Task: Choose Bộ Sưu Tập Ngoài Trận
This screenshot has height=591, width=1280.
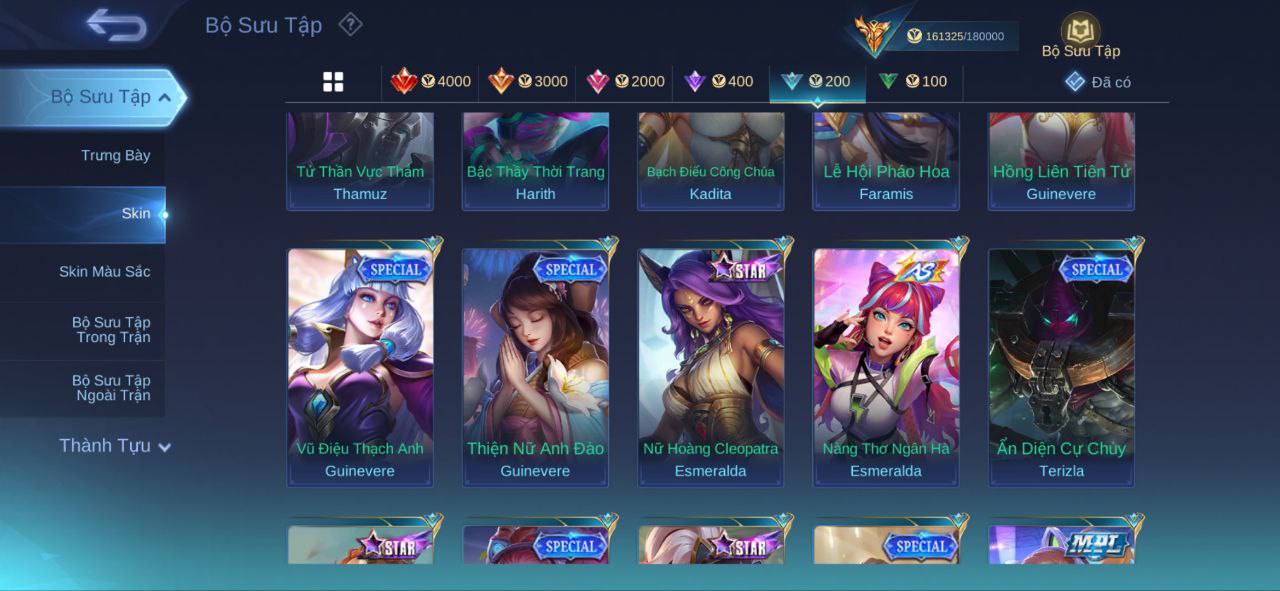Action: click(111, 387)
